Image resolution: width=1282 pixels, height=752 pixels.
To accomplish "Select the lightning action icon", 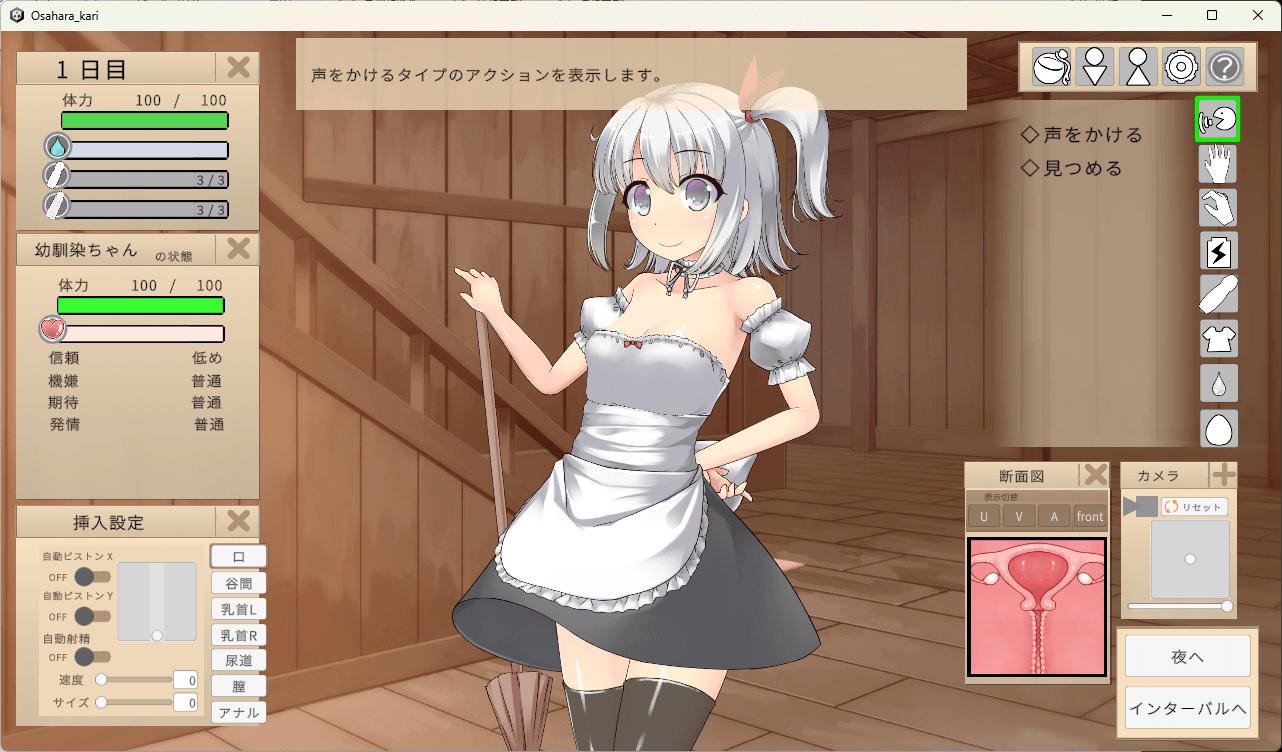I will point(1217,251).
